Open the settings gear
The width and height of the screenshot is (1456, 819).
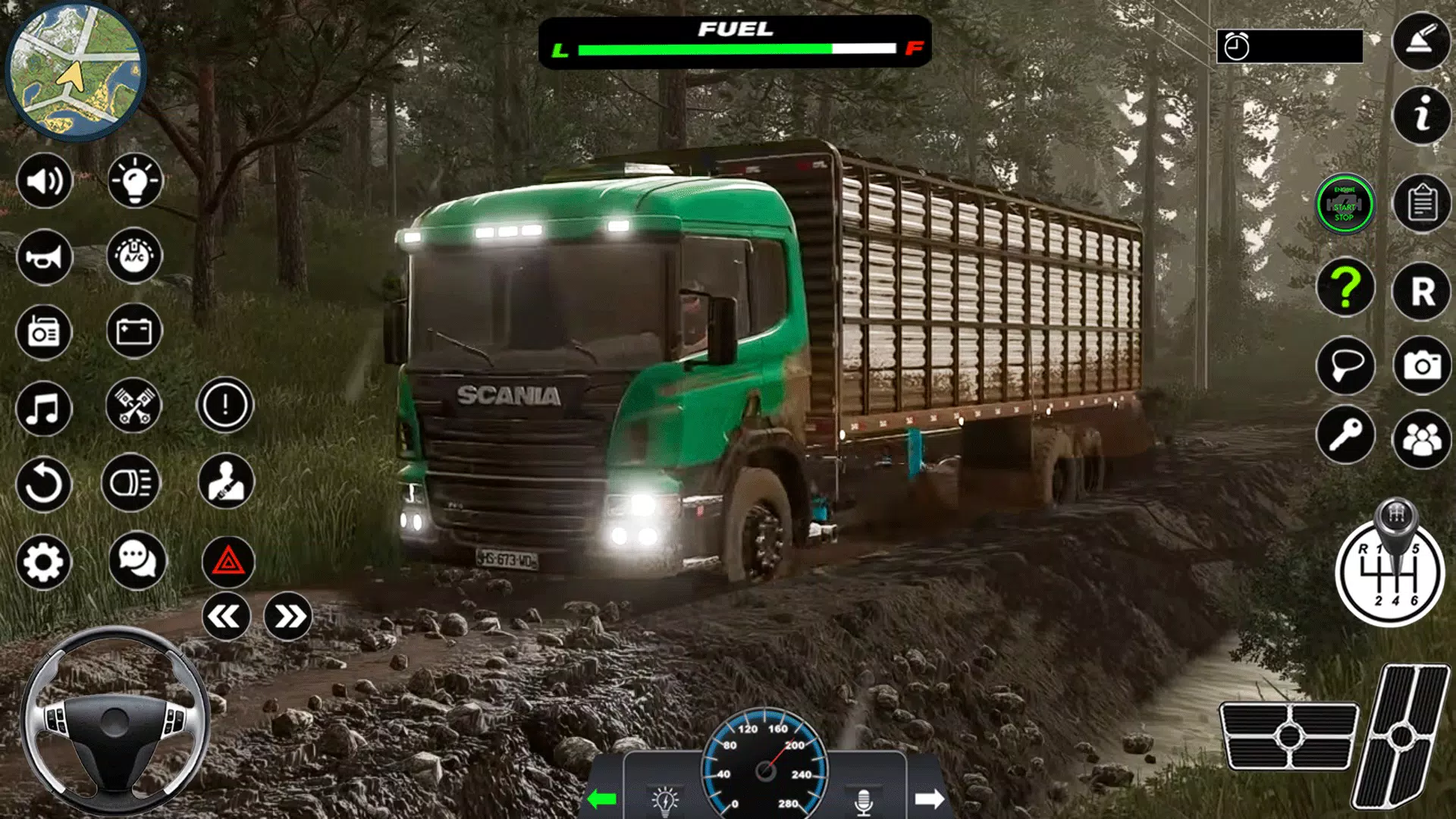[43, 562]
